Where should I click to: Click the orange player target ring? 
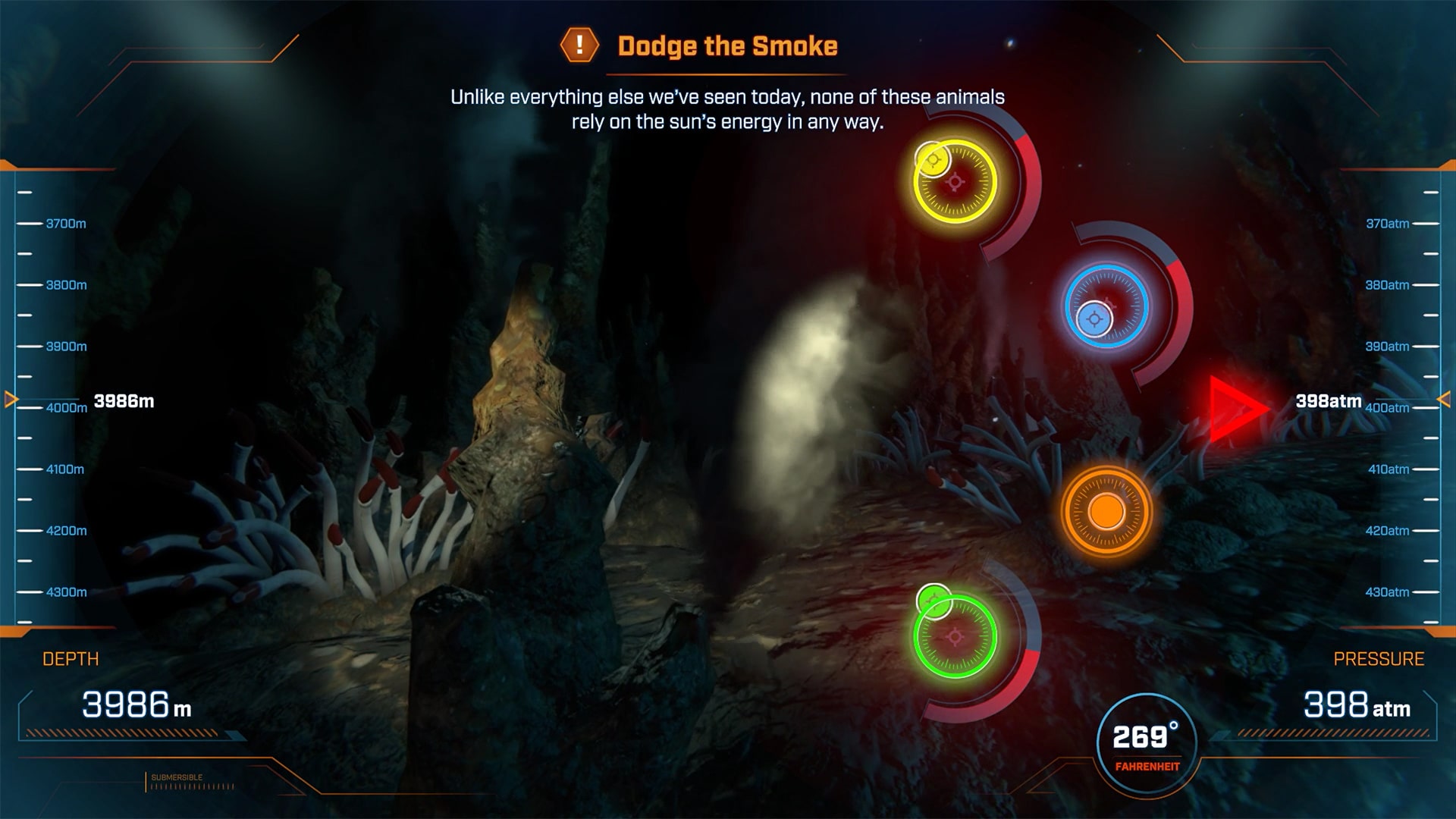[x=1106, y=512]
